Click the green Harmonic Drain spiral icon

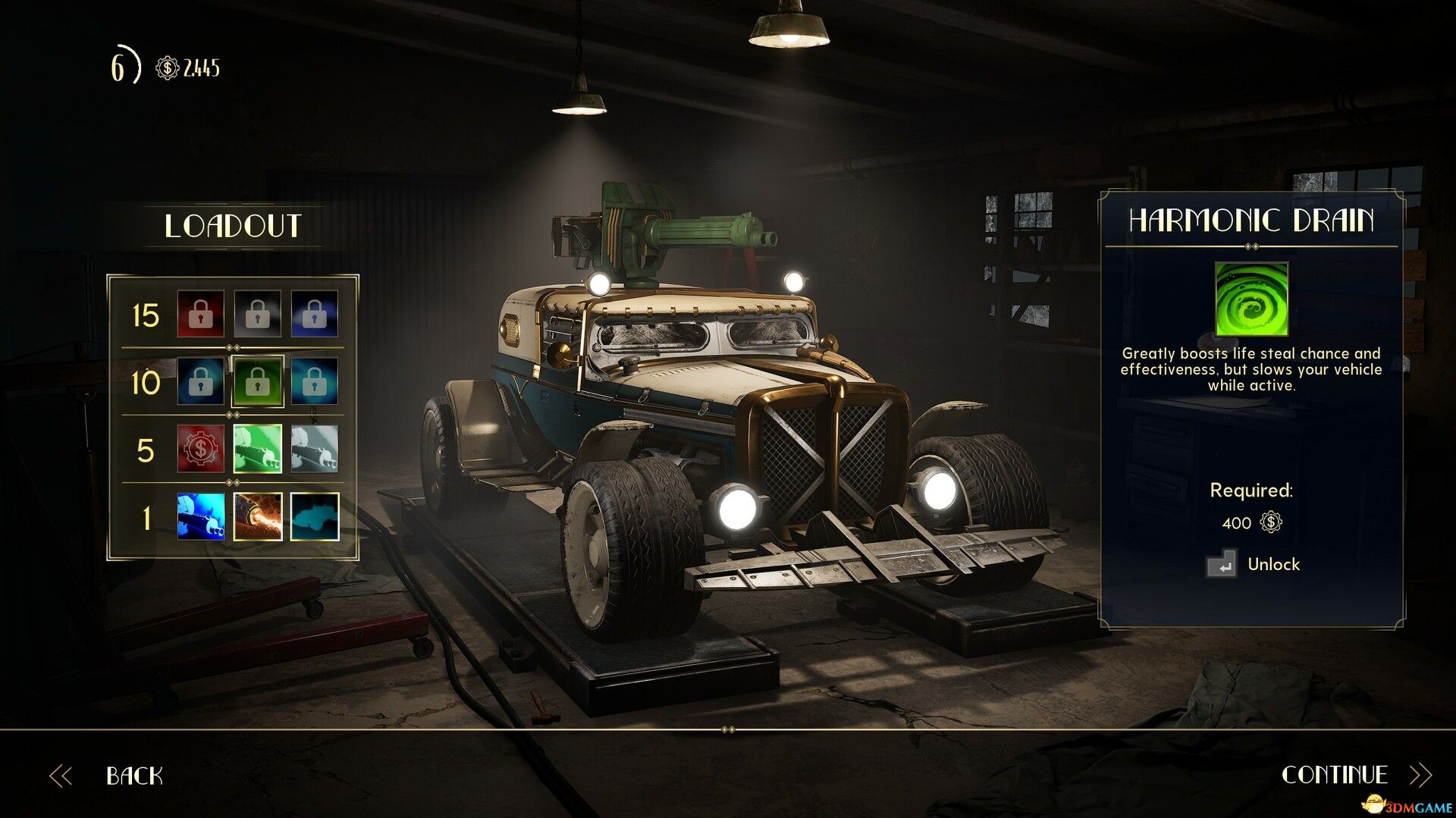click(x=1251, y=299)
